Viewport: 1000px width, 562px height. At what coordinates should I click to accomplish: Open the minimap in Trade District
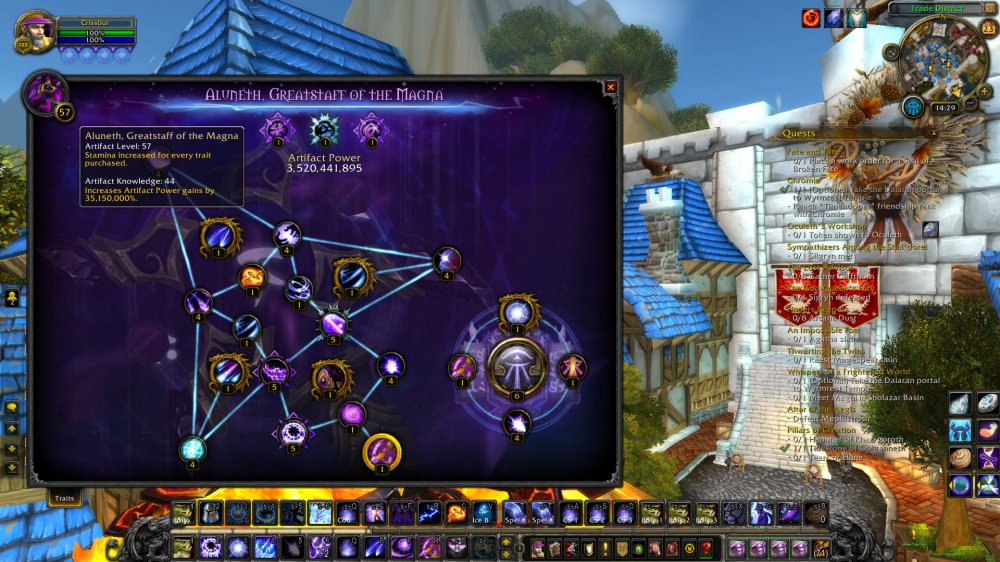tap(944, 60)
